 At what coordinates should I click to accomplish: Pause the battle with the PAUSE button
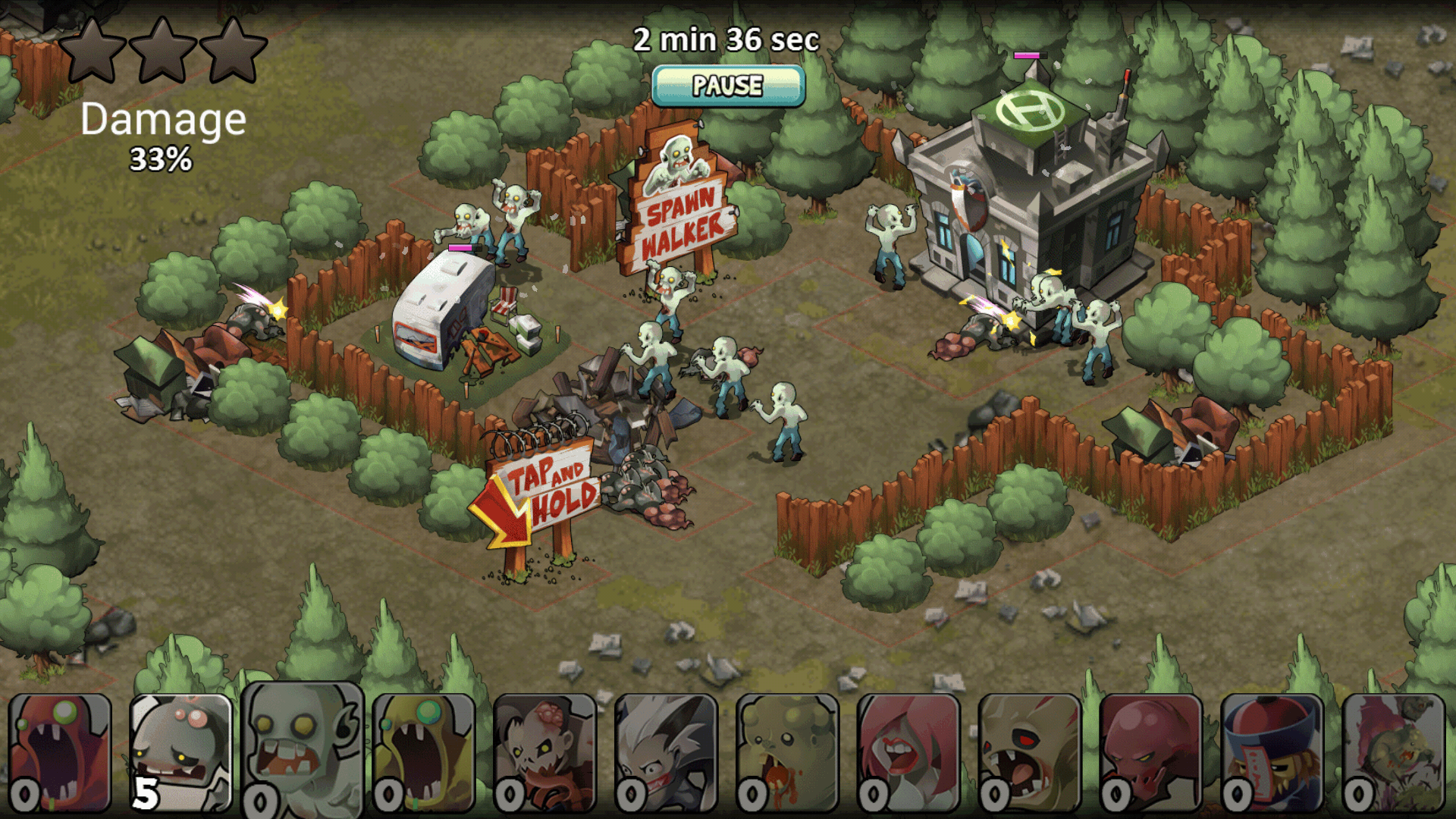(728, 86)
